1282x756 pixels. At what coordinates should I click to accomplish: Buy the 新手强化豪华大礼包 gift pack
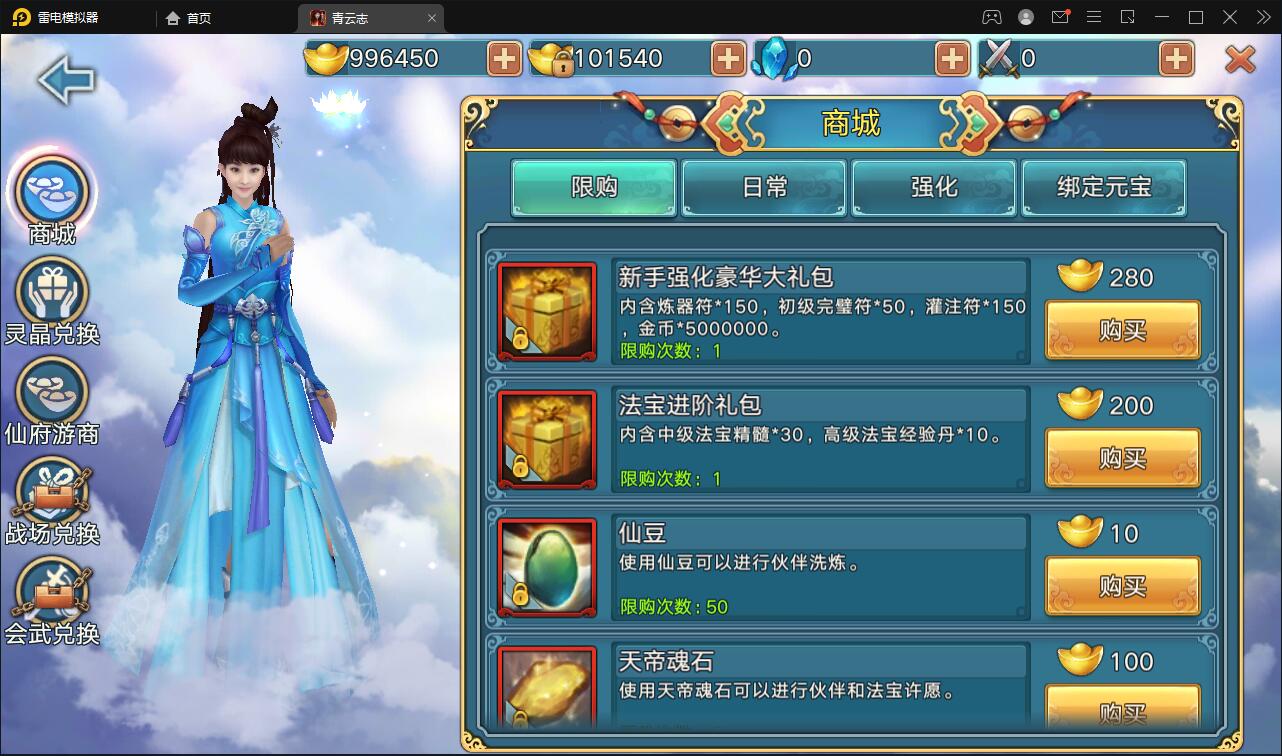point(1122,330)
